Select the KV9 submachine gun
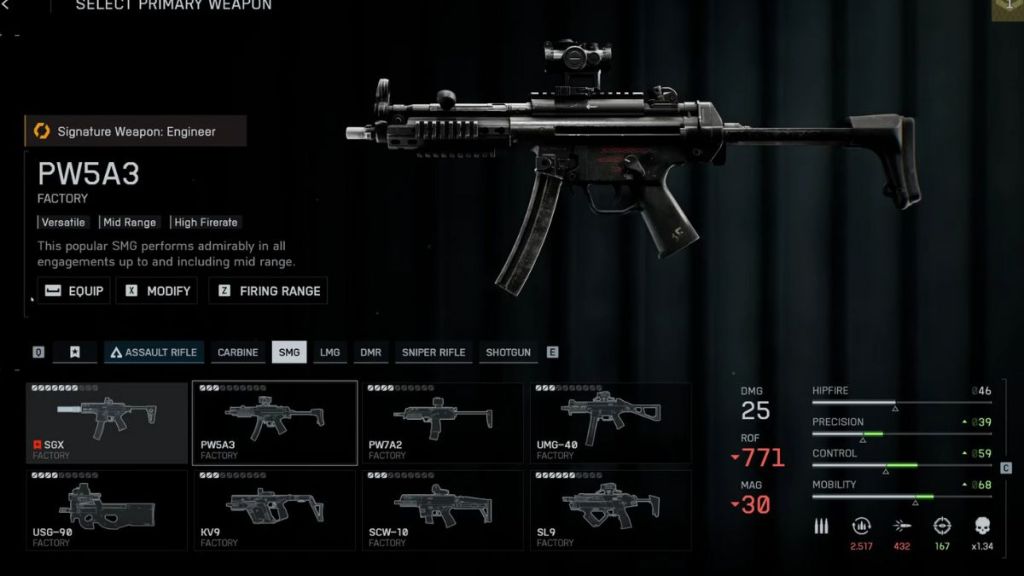The height and width of the screenshot is (576, 1024). [274, 509]
